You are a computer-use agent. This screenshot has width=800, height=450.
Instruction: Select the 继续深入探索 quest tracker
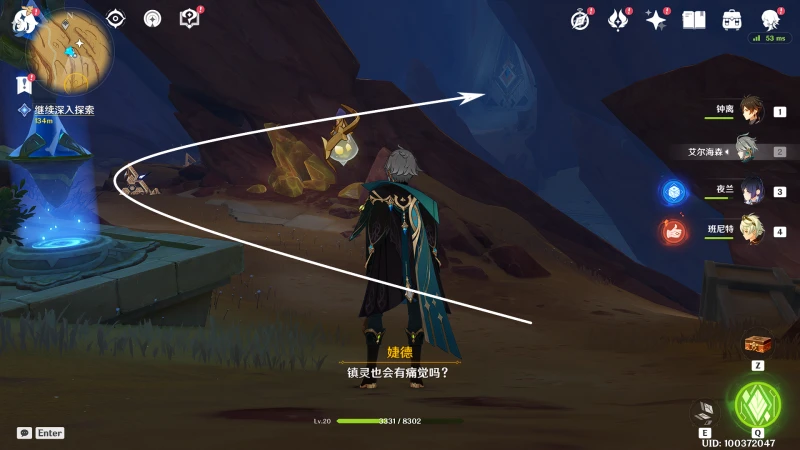point(62,110)
